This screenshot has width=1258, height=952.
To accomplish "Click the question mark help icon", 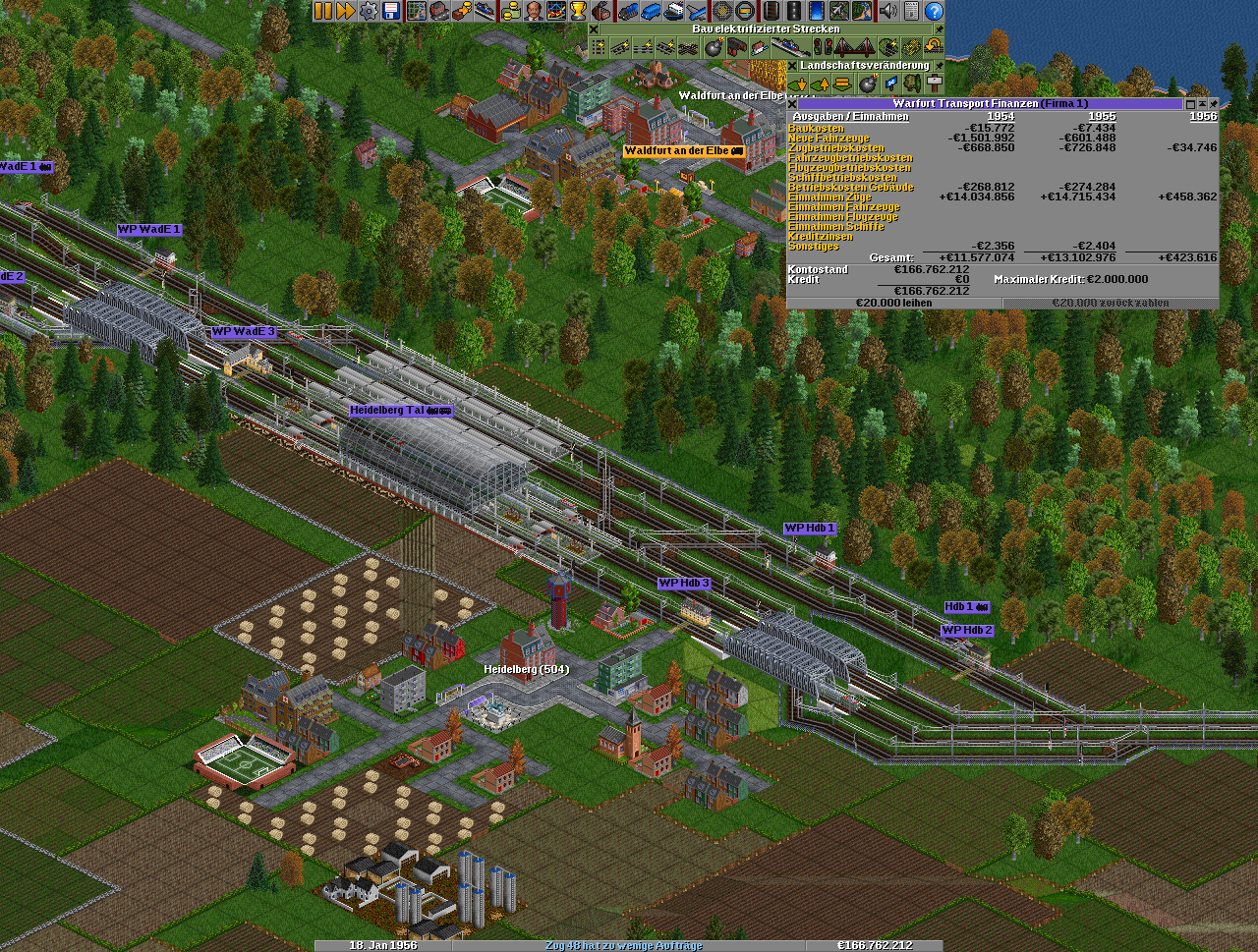I will 934,11.
